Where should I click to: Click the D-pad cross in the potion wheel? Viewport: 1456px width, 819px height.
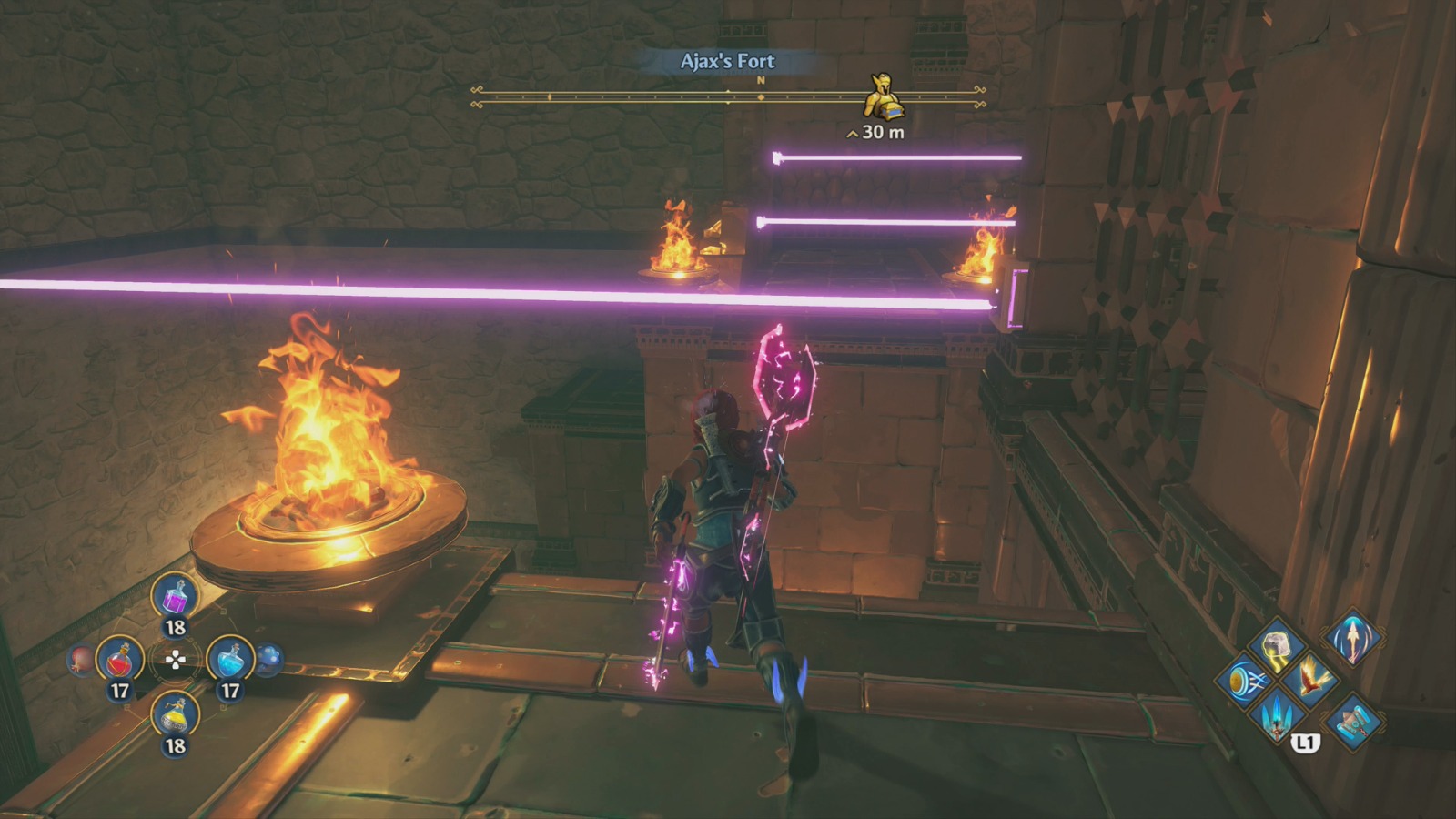point(176,658)
